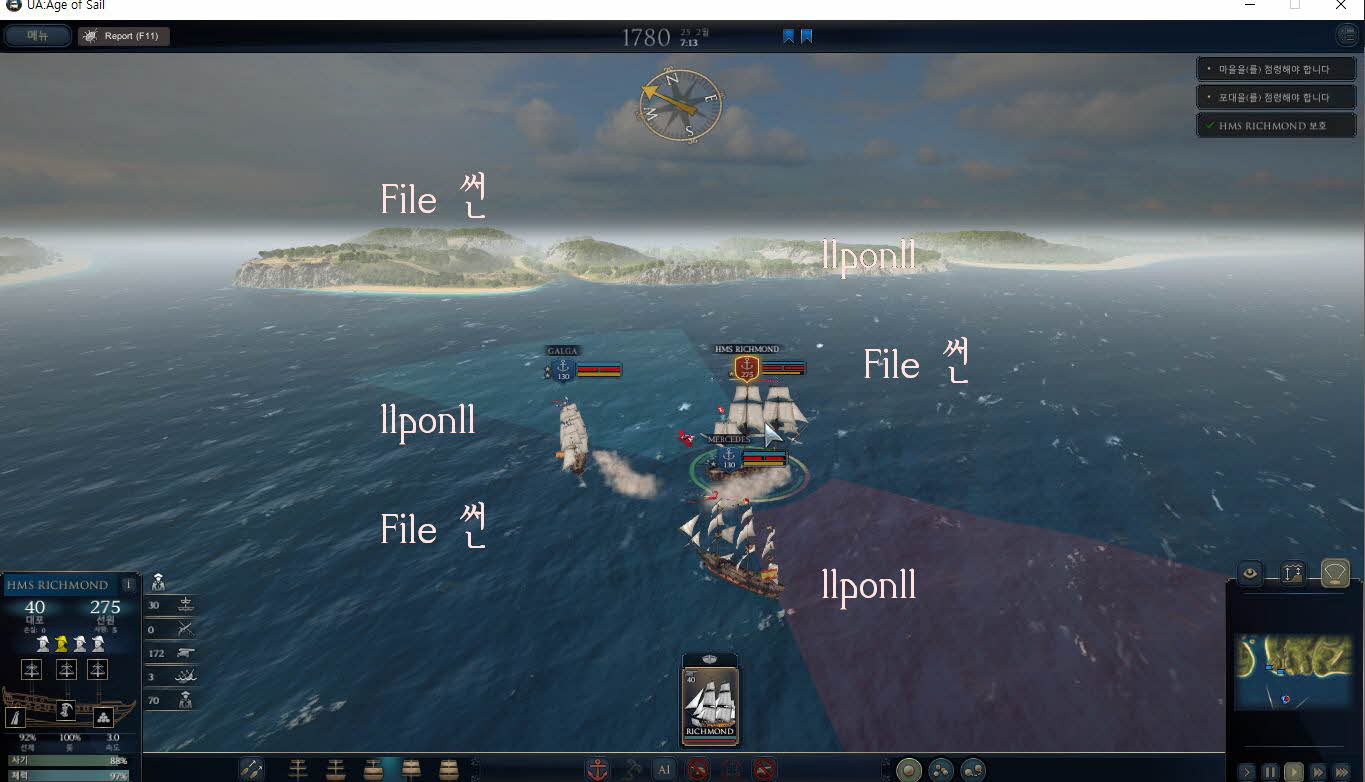
Task: Toggle the AI control button
Action: [x=664, y=769]
